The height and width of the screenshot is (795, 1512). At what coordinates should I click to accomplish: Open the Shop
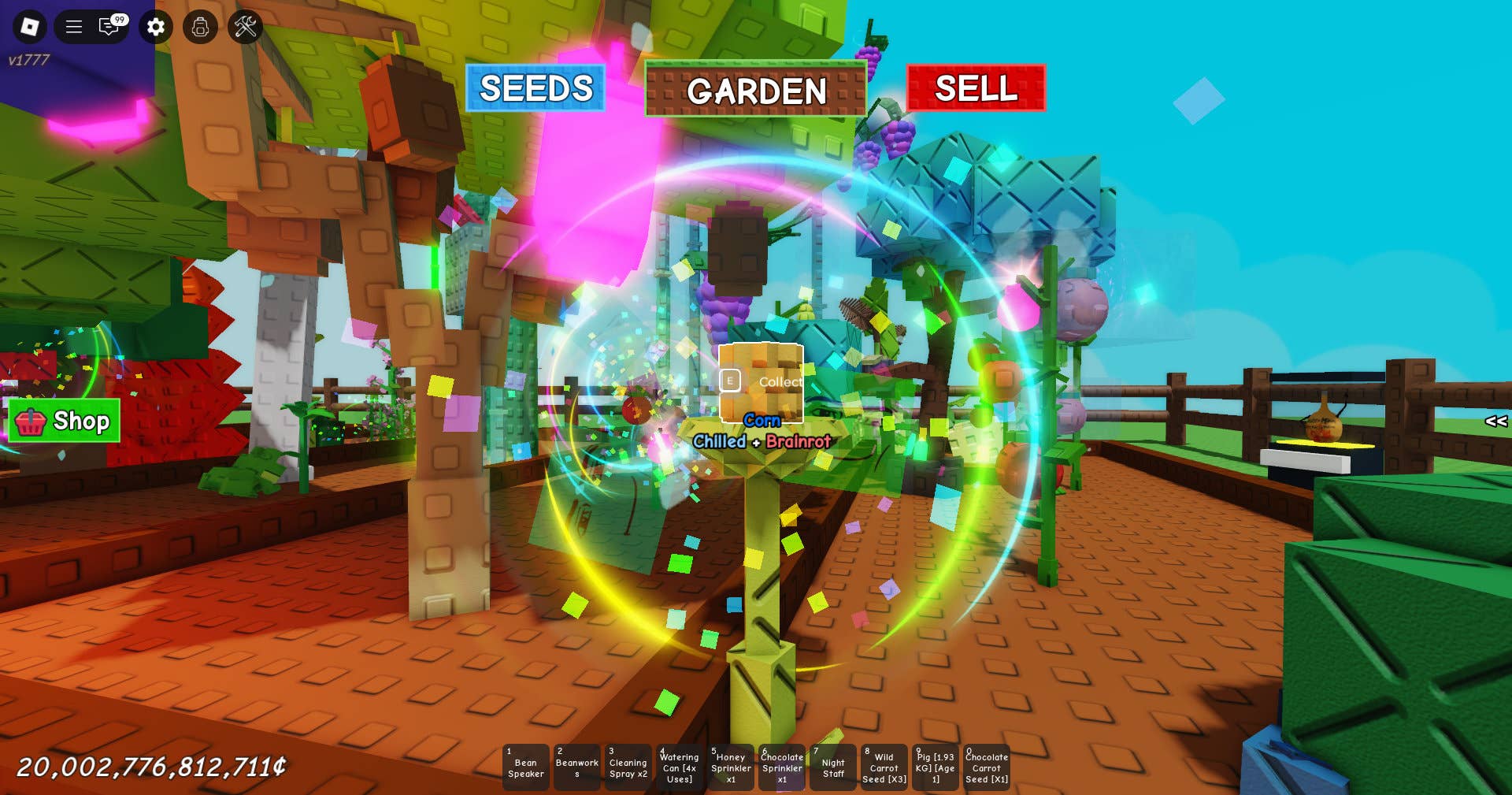tap(65, 421)
